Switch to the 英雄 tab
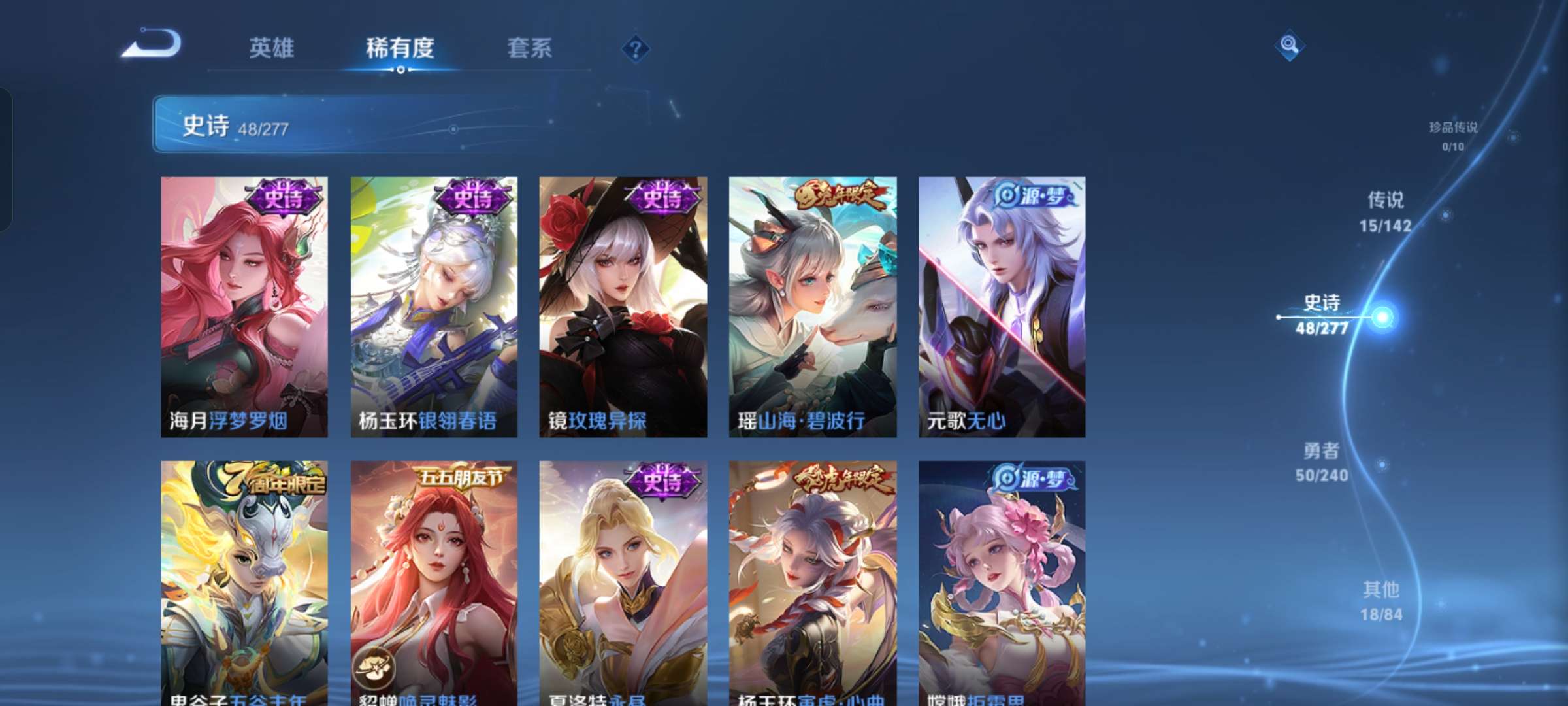 [x=272, y=48]
